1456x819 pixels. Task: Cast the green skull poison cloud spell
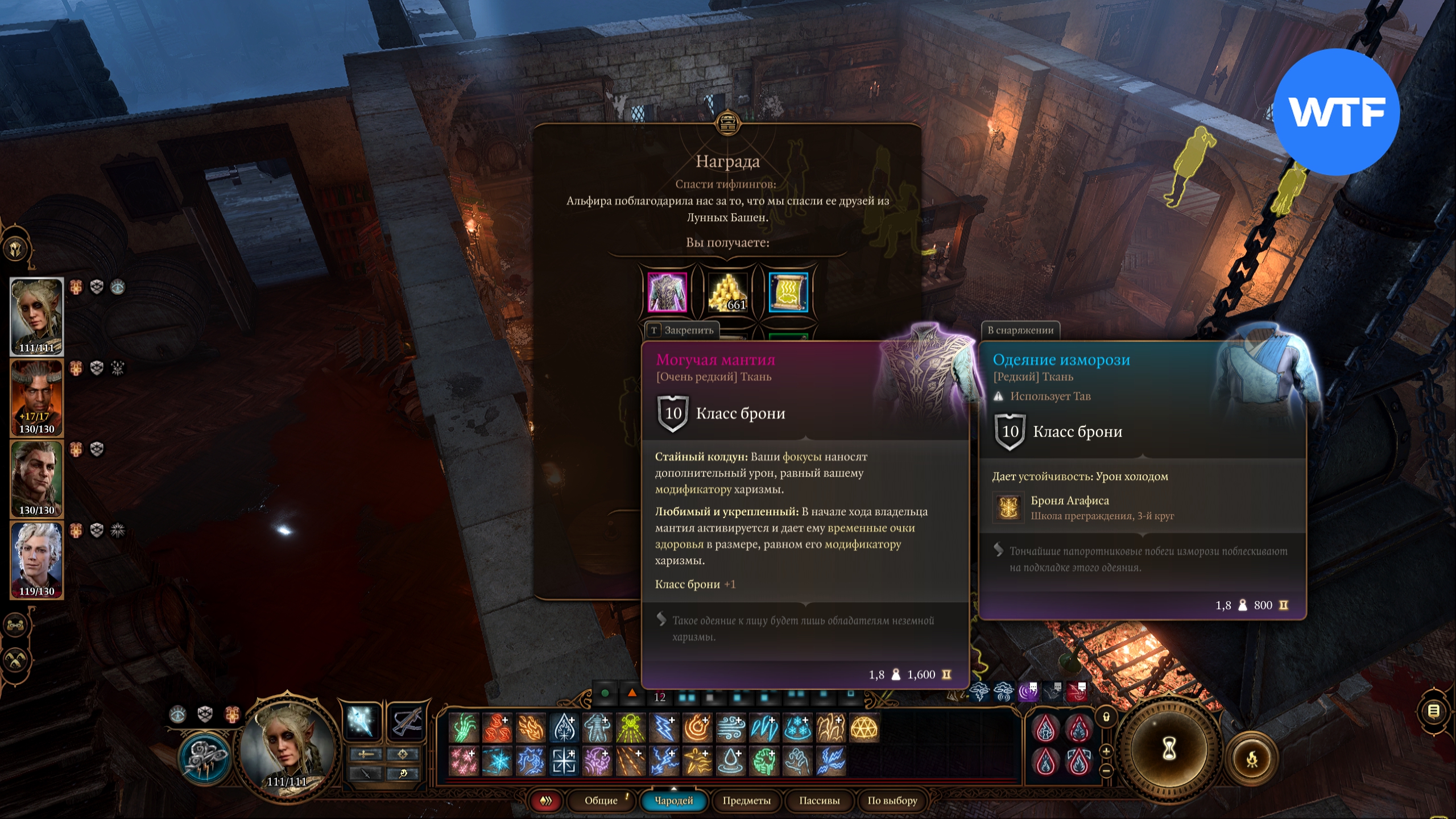coord(630,728)
